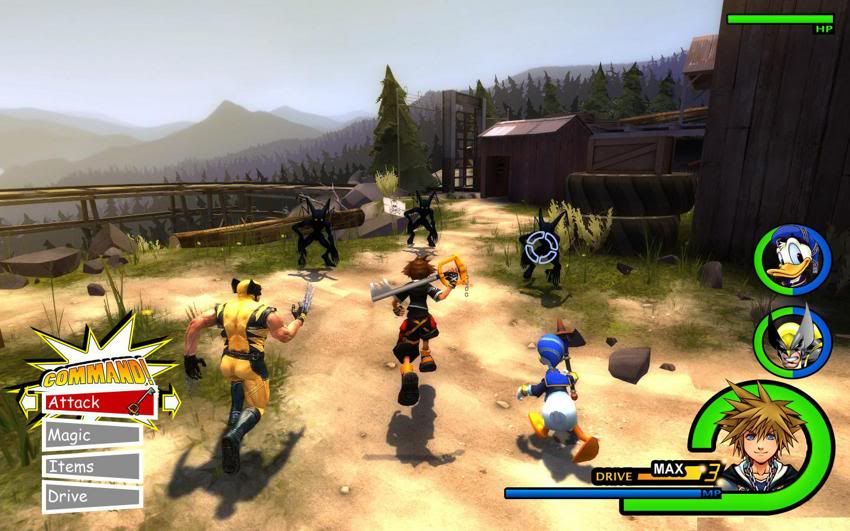
Task: Activate the Drive command
Action: pos(91,496)
